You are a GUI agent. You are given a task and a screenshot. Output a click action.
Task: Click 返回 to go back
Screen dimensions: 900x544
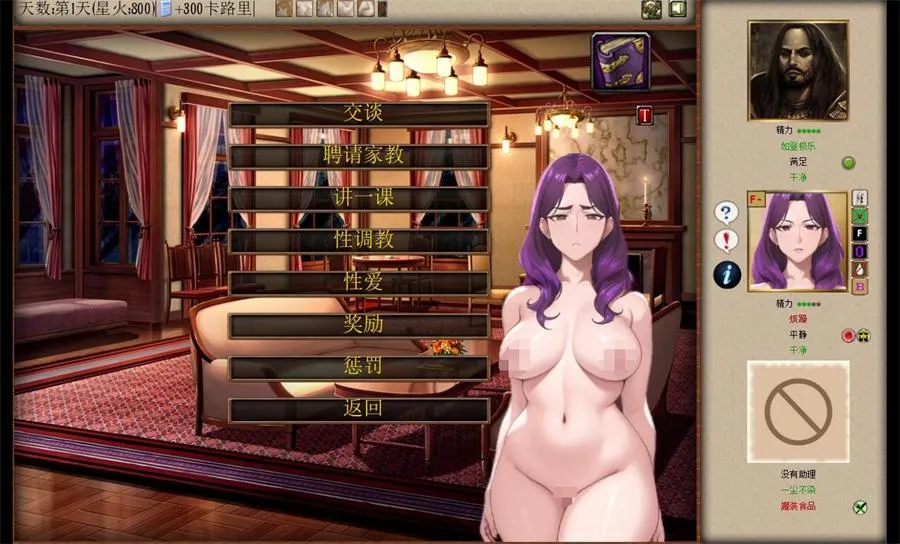point(359,409)
